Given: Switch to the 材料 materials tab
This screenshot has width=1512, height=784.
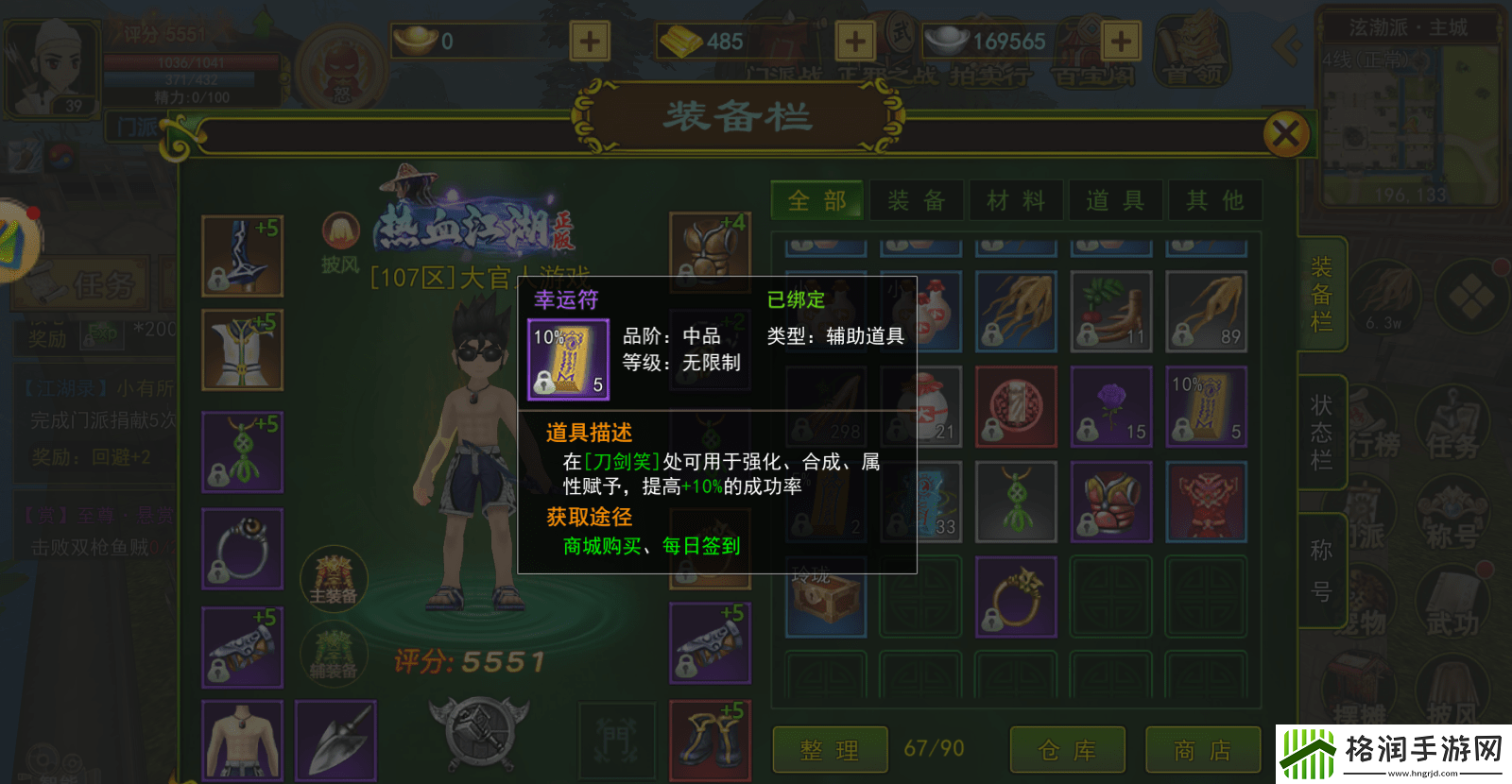Looking at the screenshot, I should click(x=1016, y=199).
